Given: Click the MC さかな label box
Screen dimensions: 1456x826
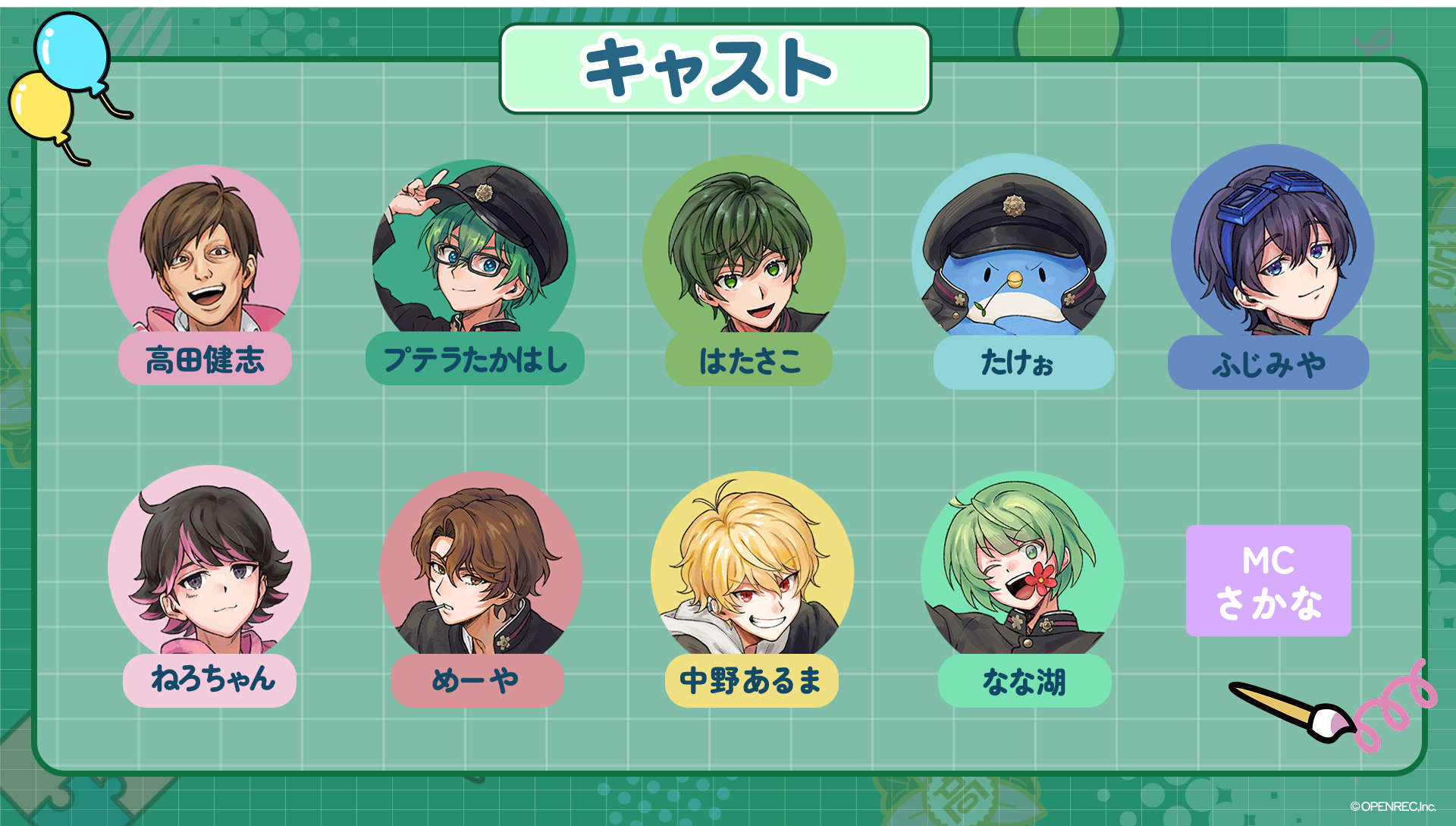Looking at the screenshot, I should click(1268, 581).
